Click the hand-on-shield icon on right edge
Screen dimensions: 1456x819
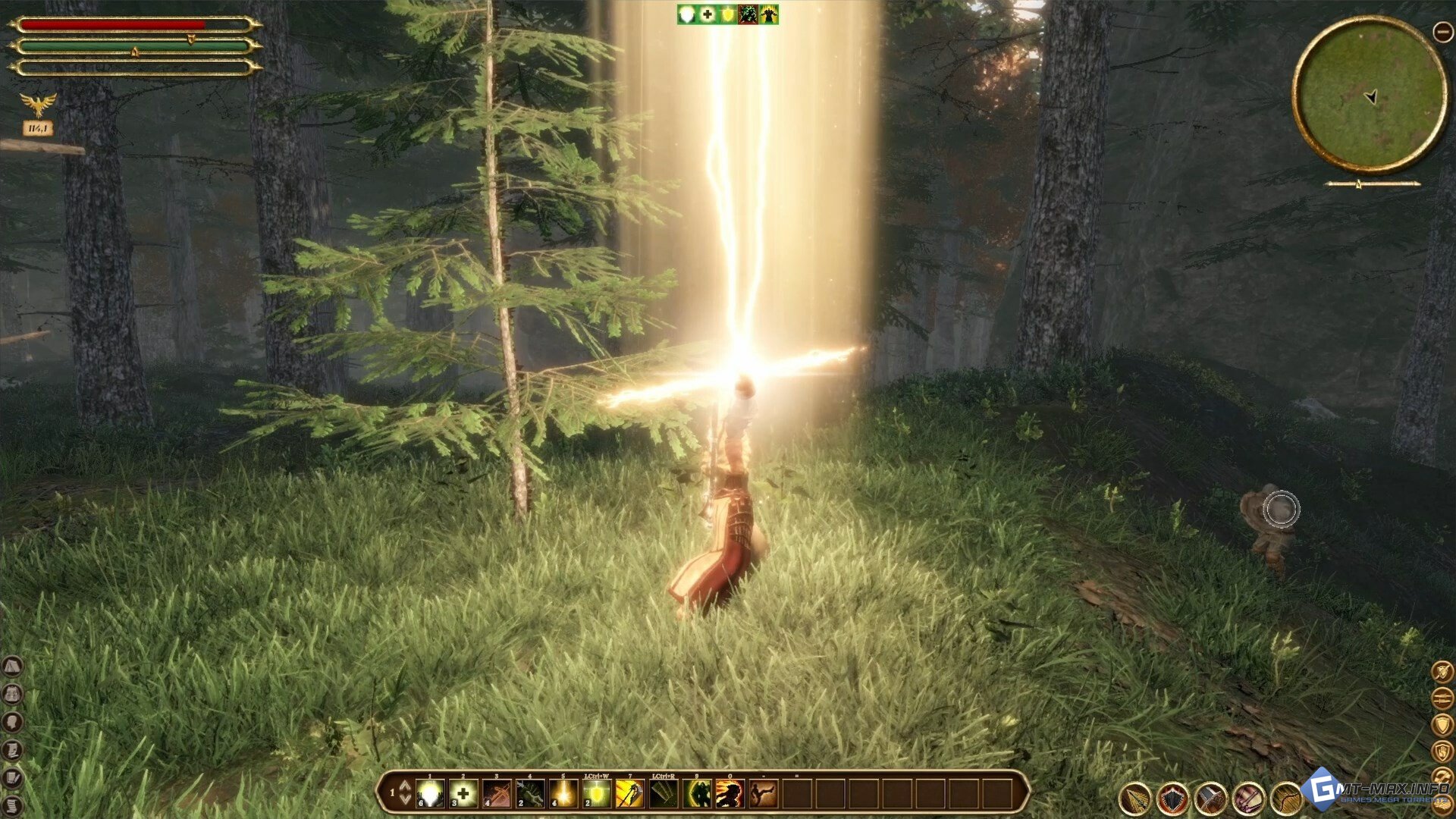click(x=1442, y=751)
